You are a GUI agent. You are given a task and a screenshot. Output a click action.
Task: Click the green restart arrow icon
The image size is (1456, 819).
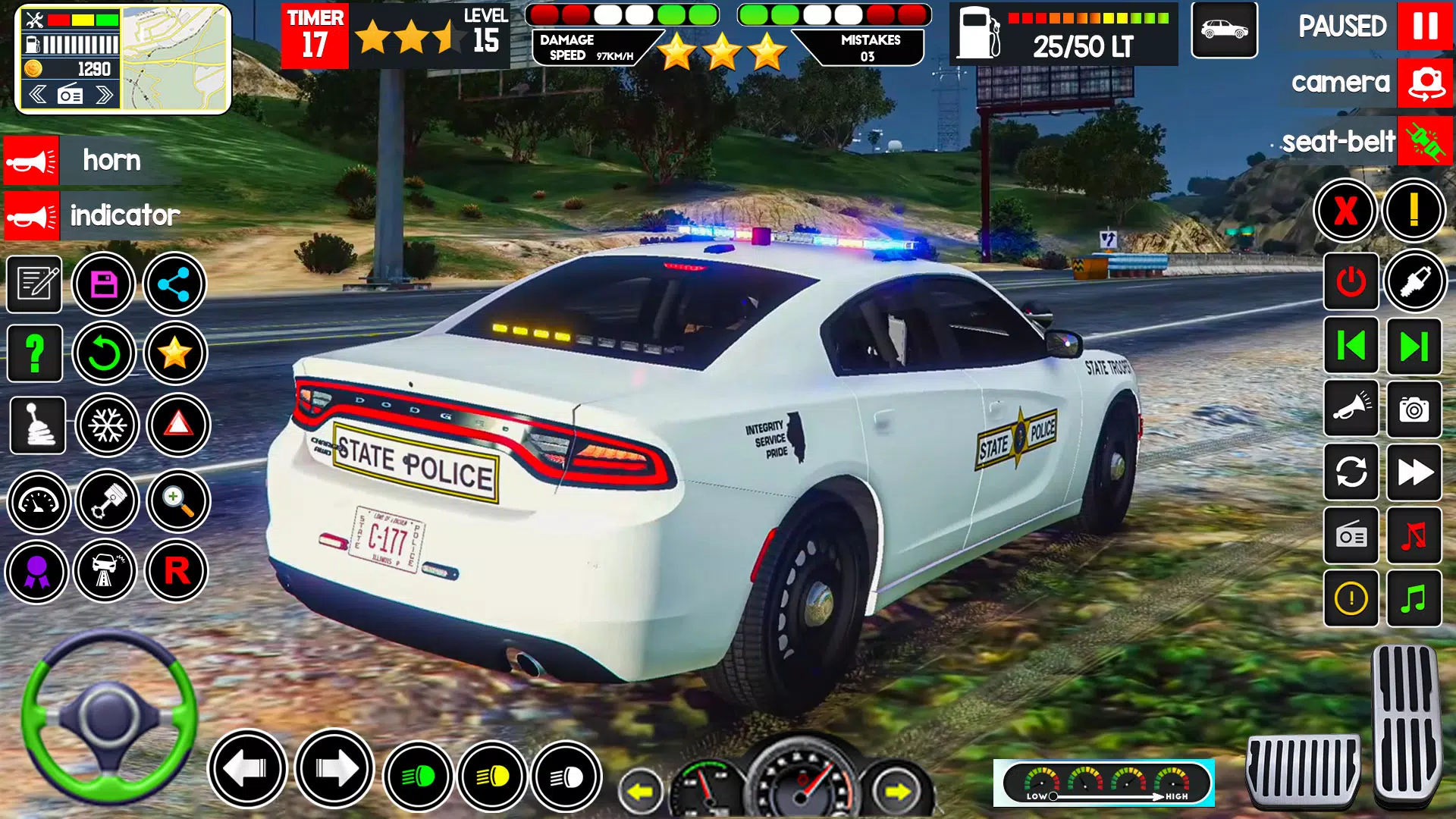(104, 353)
